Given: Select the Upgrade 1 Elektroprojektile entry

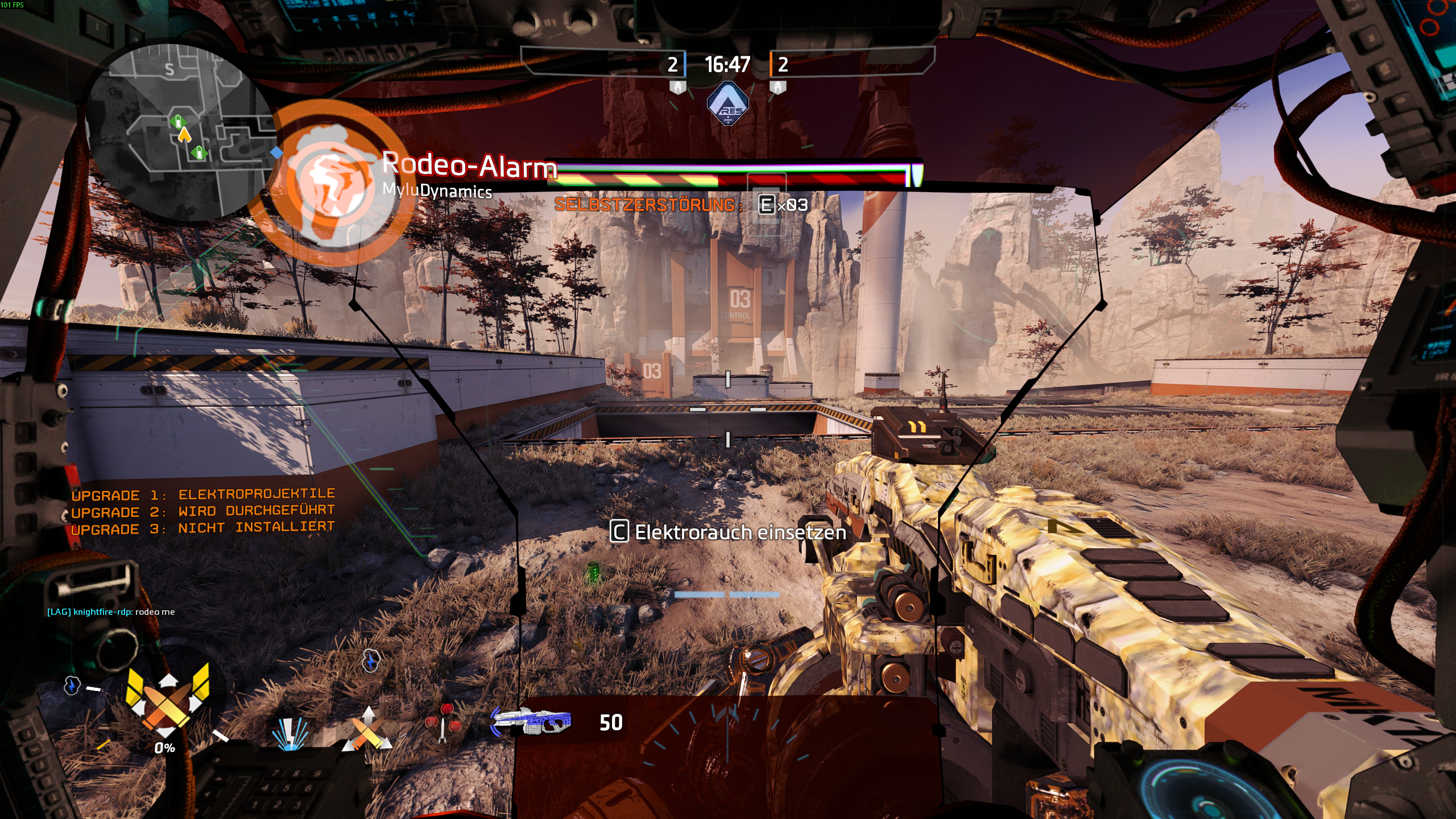Looking at the screenshot, I should click(x=203, y=494).
